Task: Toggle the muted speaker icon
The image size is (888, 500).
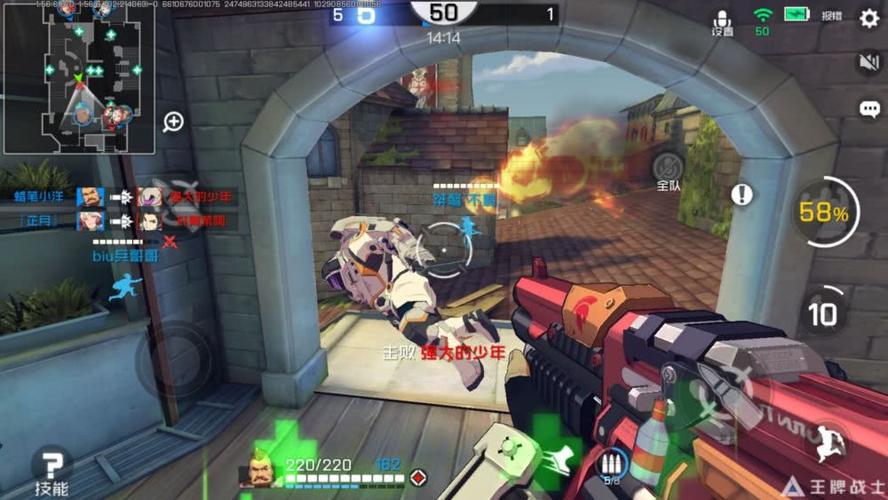Action: (x=869, y=63)
